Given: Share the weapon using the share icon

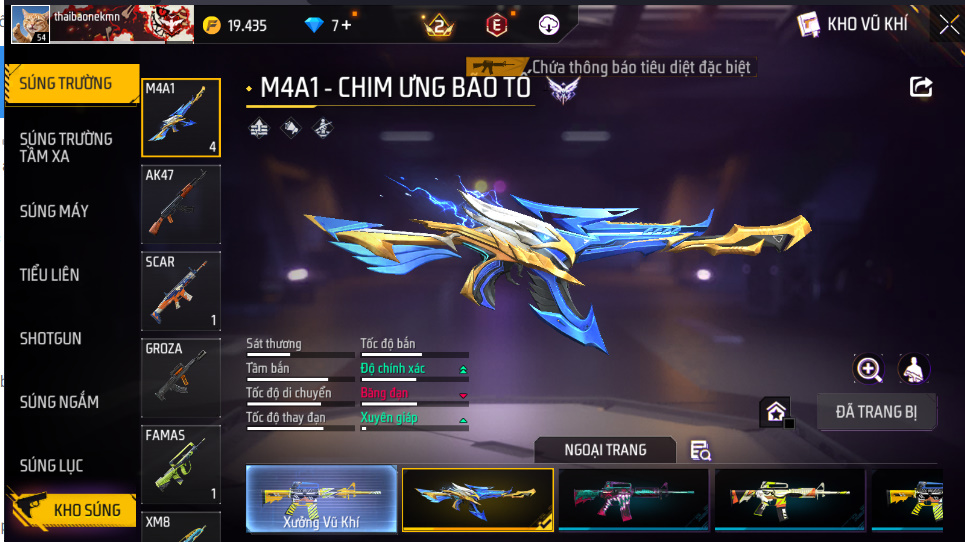Looking at the screenshot, I should pyautogui.click(x=921, y=87).
